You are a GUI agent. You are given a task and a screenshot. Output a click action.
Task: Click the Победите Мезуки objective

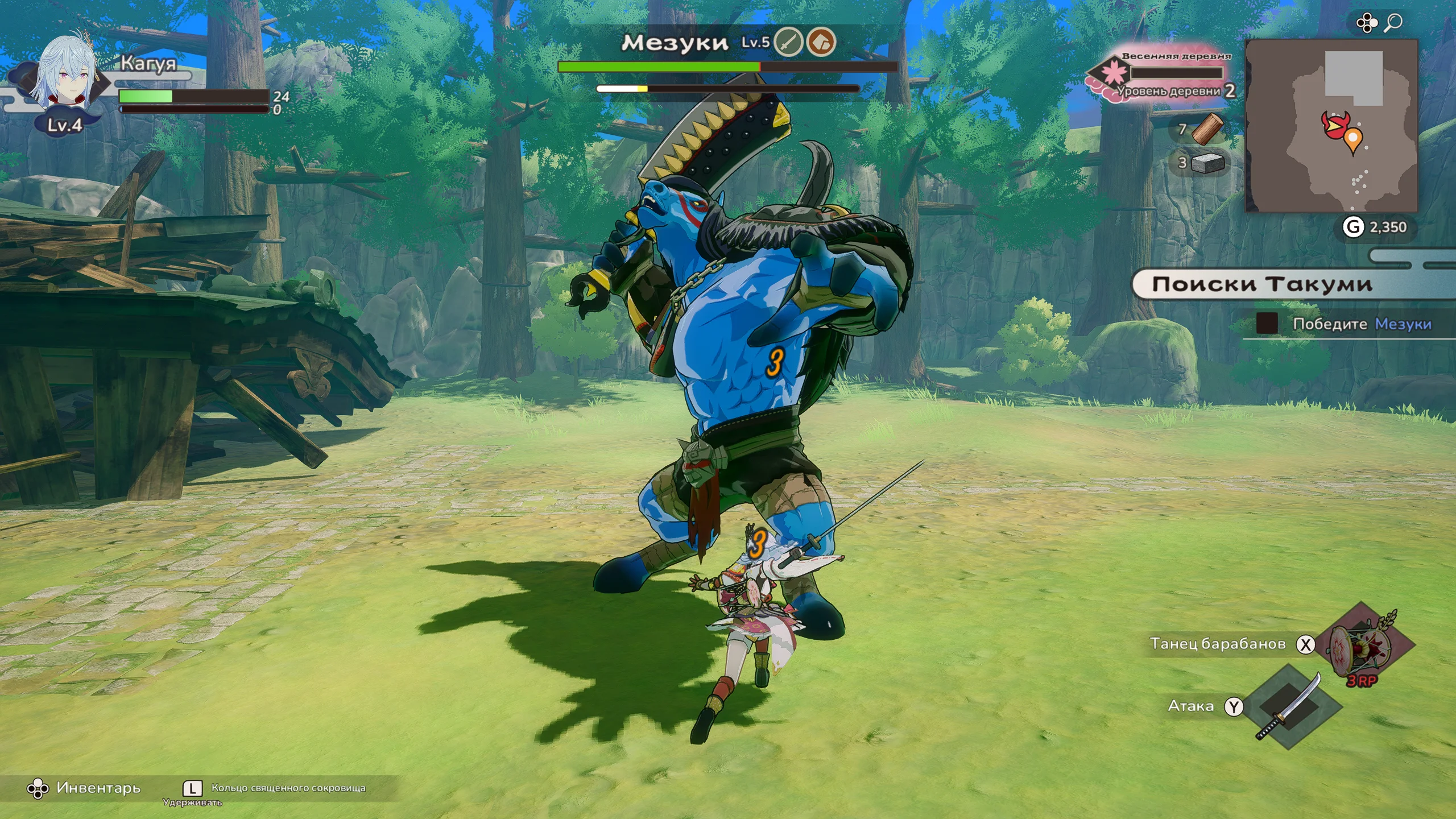click(1361, 324)
